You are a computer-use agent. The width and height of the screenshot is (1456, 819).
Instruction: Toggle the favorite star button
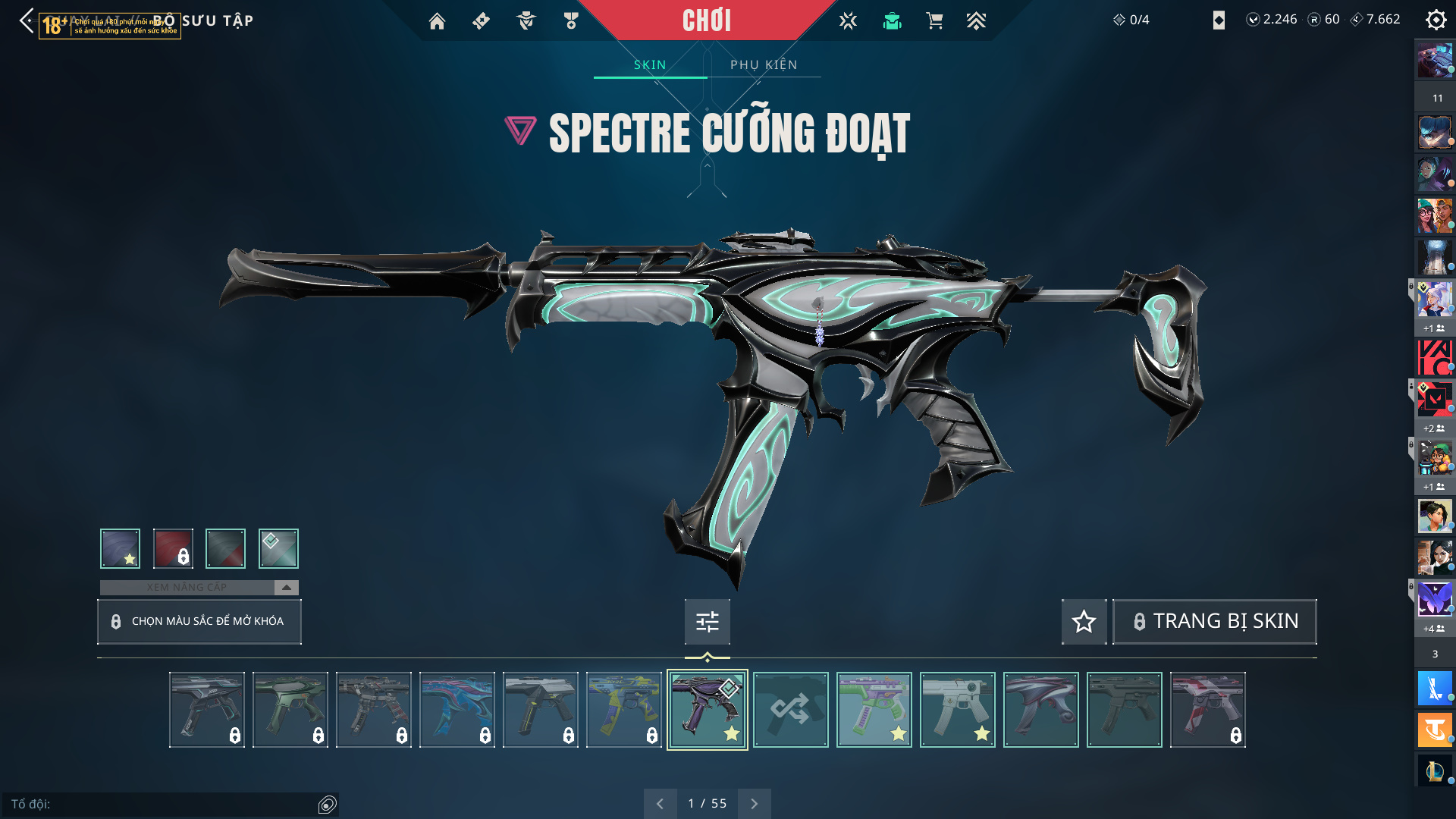pos(1084,622)
